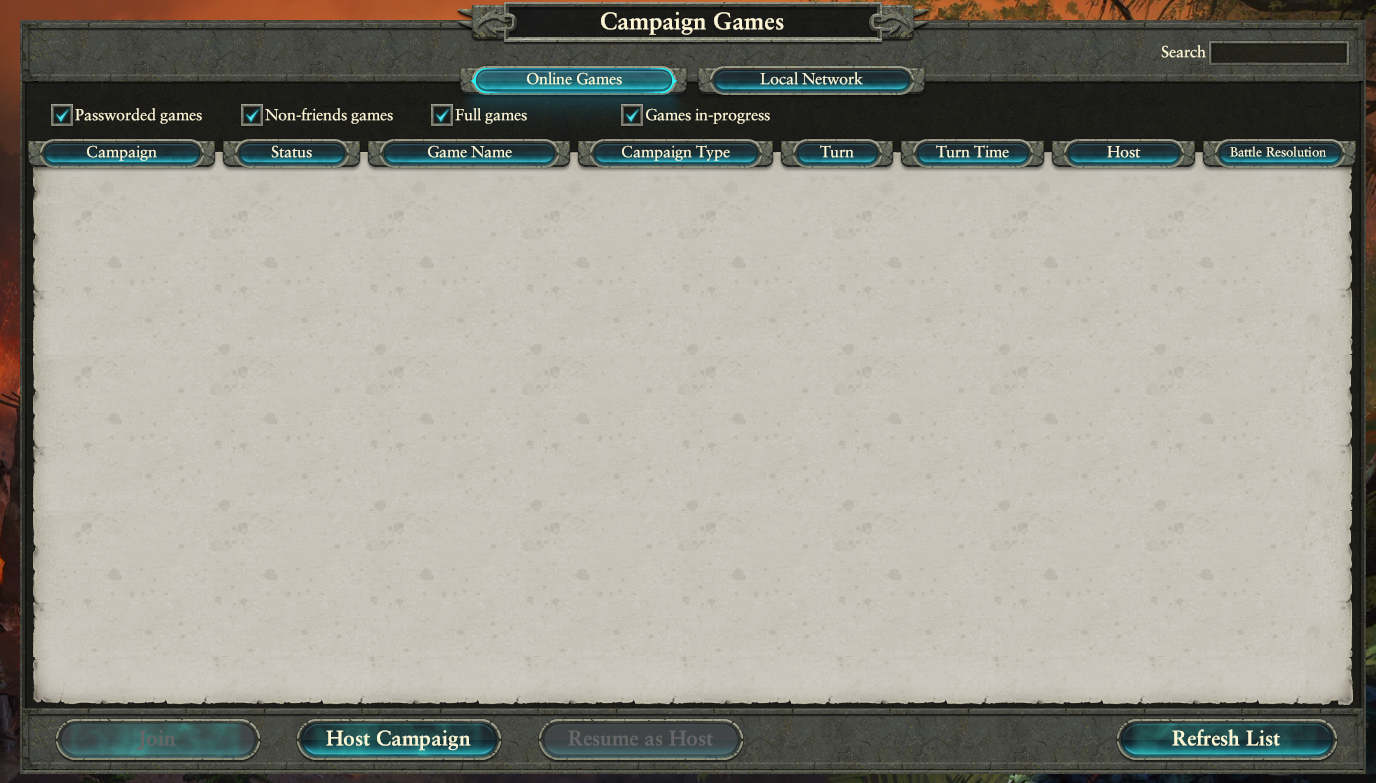
Task: Toggle the Full games checkbox
Action: tap(442, 116)
